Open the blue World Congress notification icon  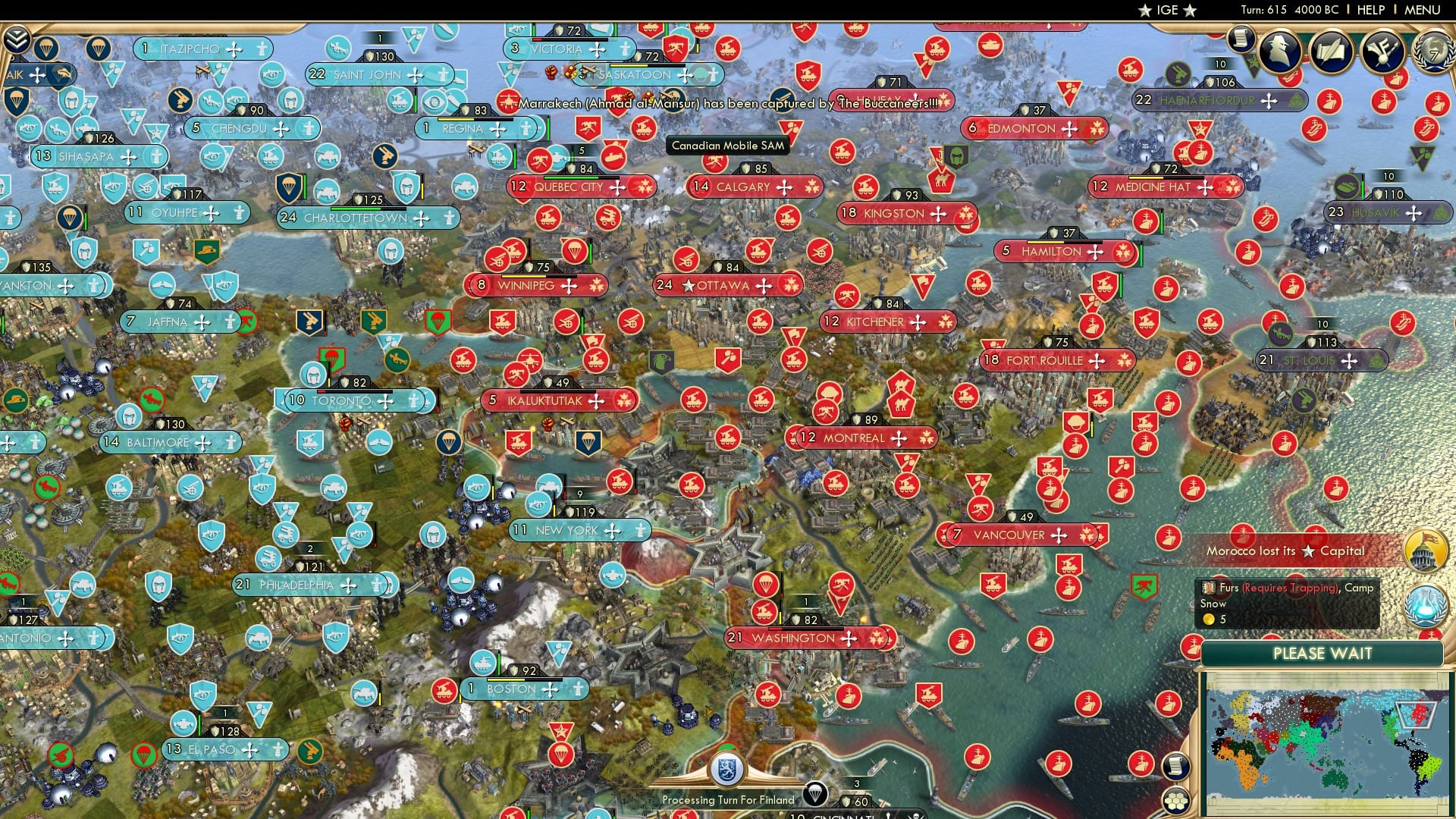click(1426, 605)
